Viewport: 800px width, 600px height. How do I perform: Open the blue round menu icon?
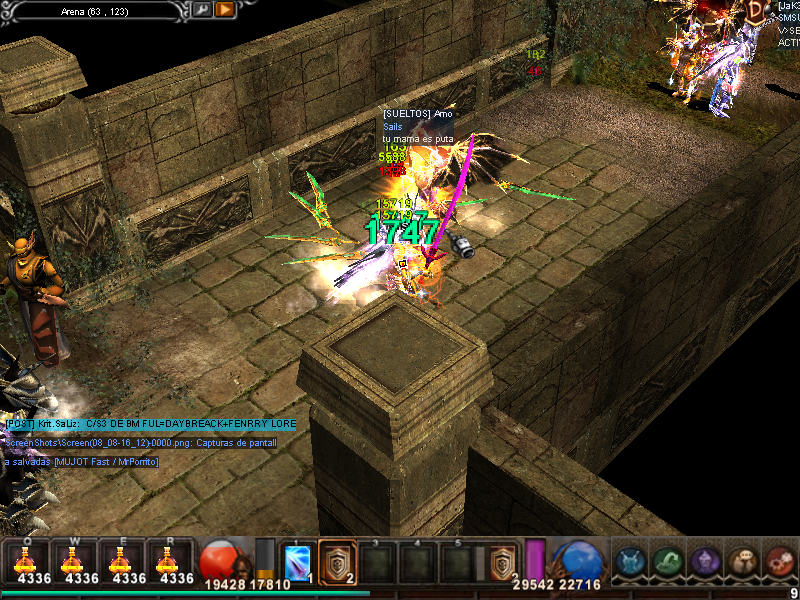coord(631,562)
